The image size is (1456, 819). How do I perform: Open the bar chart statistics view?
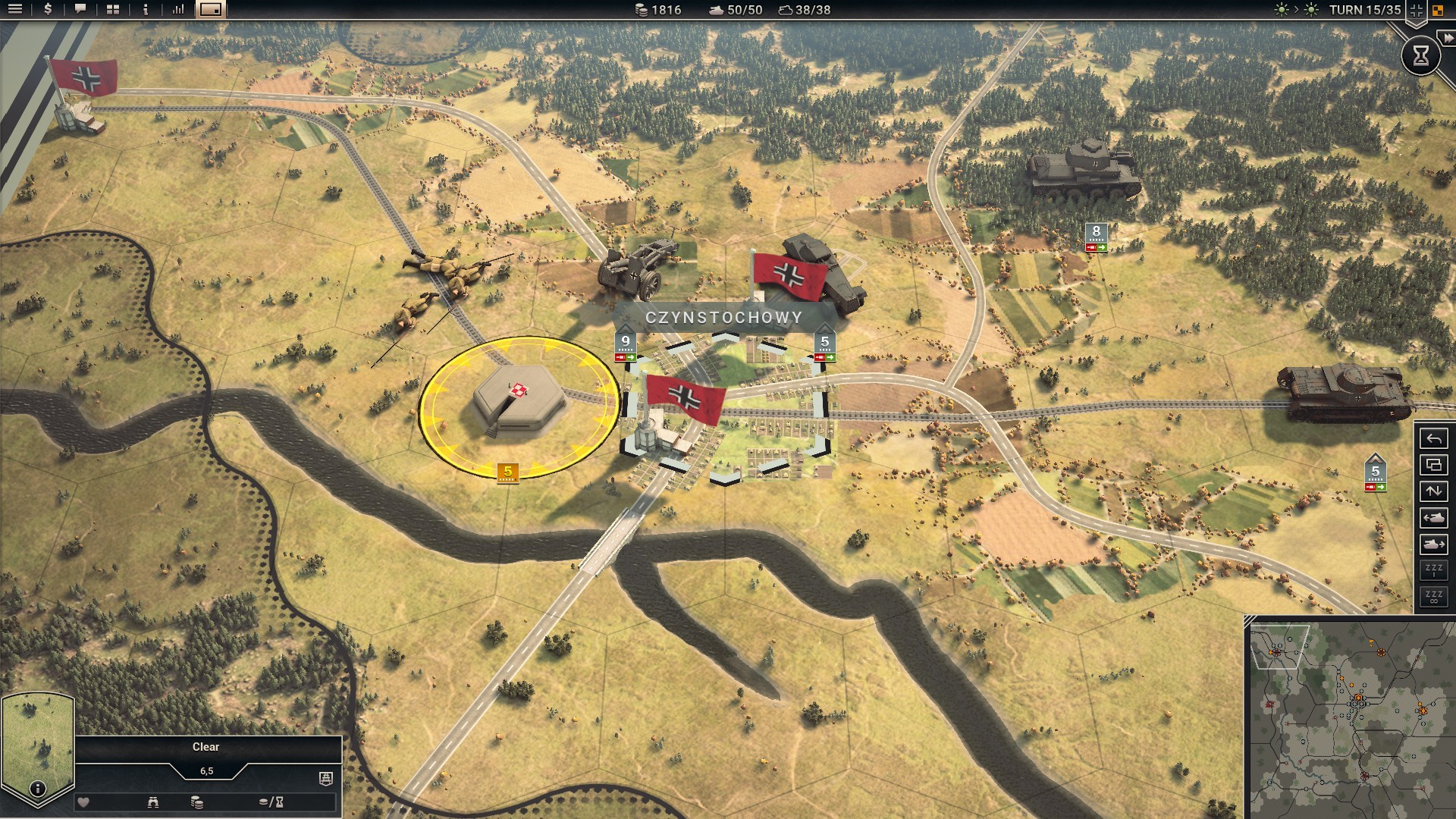178,10
